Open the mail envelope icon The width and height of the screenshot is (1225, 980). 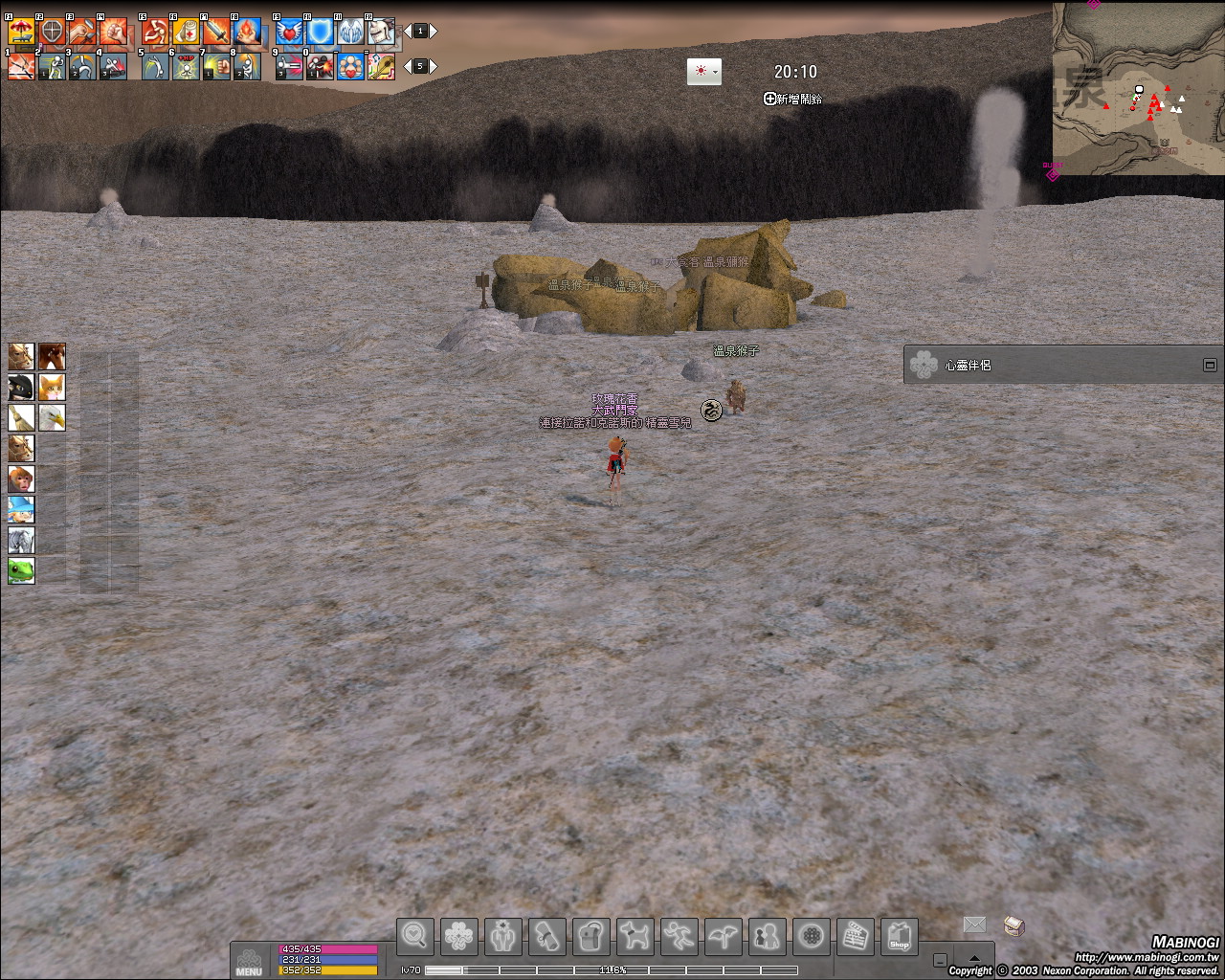point(974,924)
